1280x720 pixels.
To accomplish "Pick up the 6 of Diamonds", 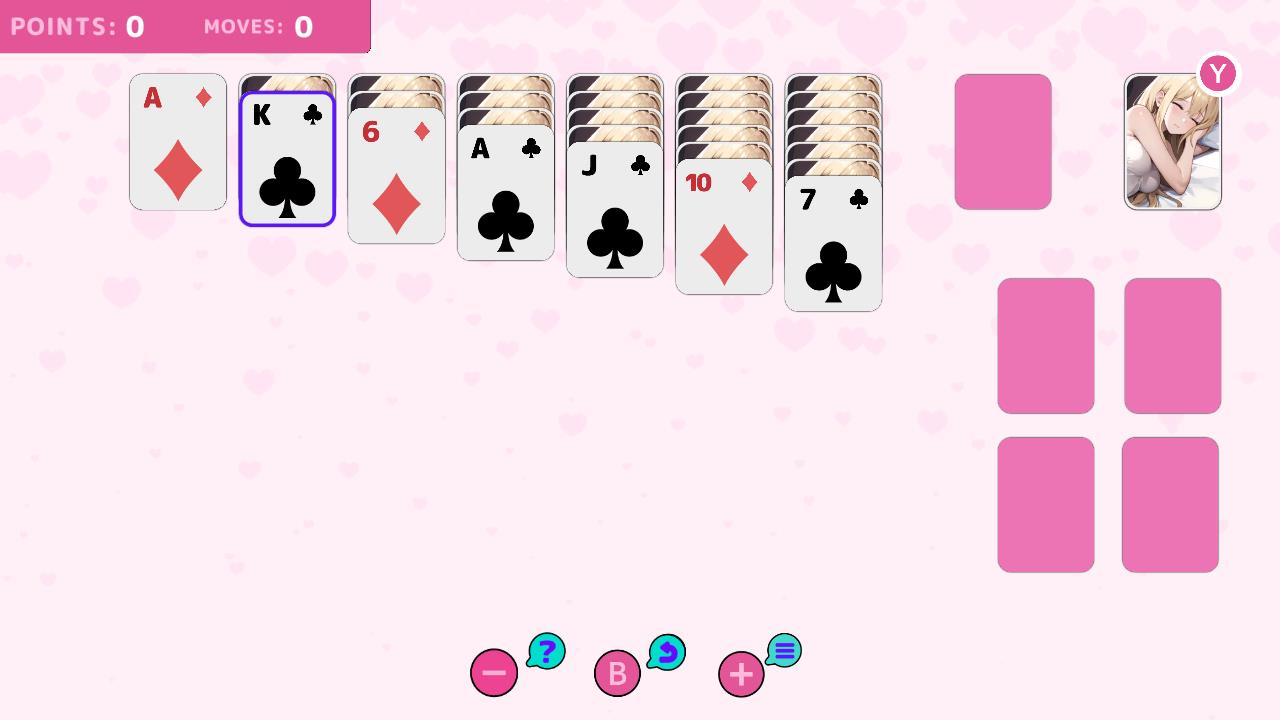I will [396, 180].
